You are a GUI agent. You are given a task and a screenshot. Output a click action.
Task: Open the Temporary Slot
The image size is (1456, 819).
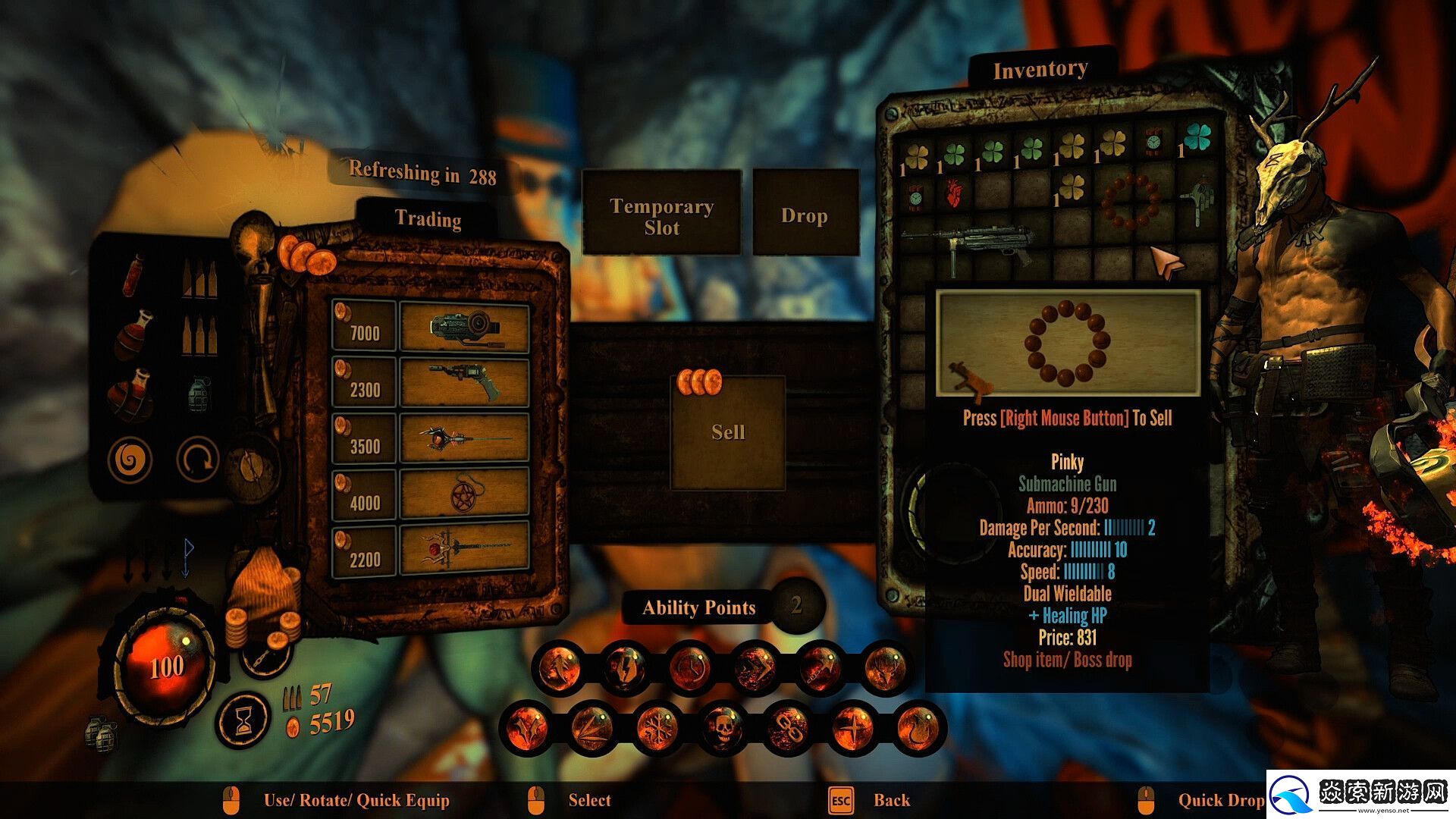click(x=661, y=216)
